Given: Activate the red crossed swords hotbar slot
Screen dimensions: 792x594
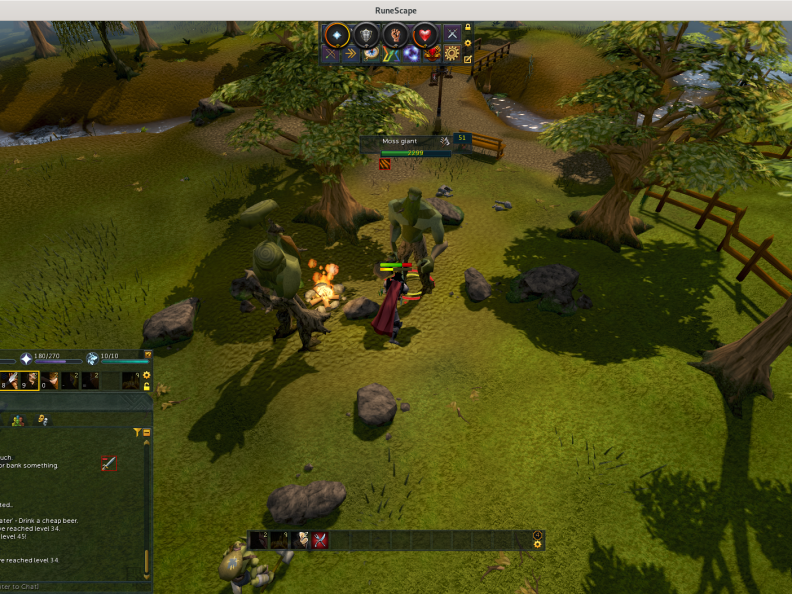Looking at the screenshot, I should point(320,540).
